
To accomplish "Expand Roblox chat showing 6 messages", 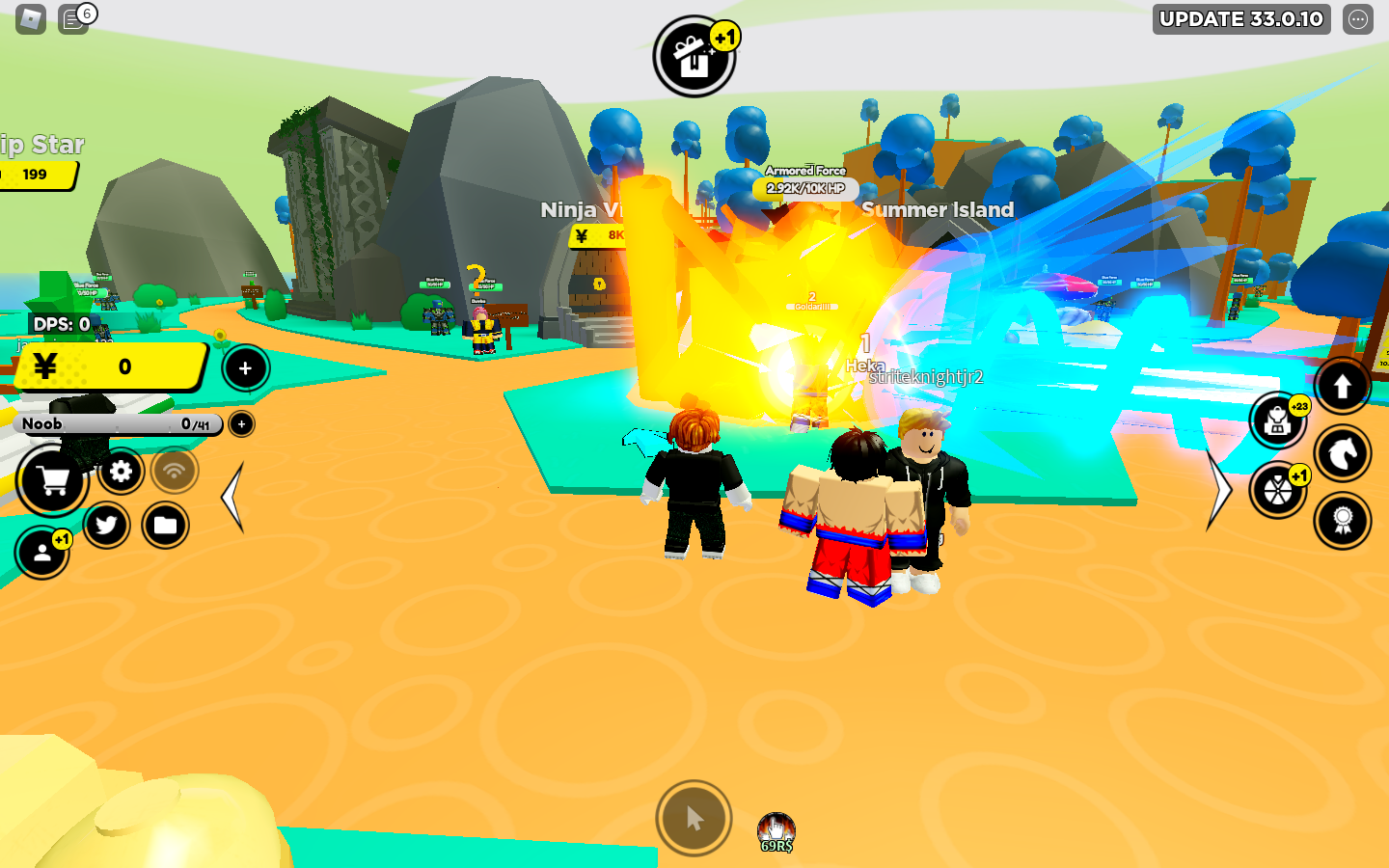I will pyautogui.click(x=75, y=19).
